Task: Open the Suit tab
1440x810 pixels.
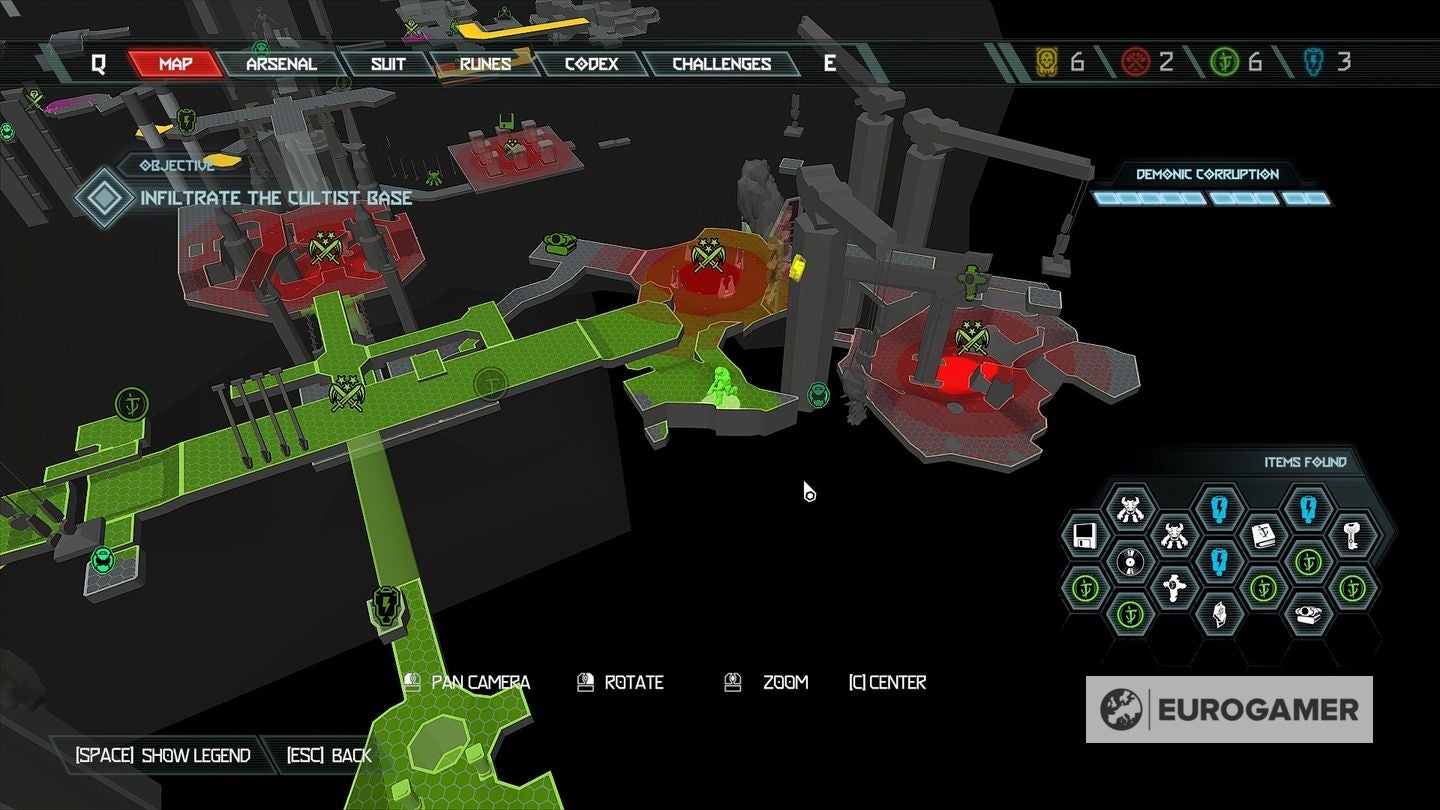Action: coord(388,64)
